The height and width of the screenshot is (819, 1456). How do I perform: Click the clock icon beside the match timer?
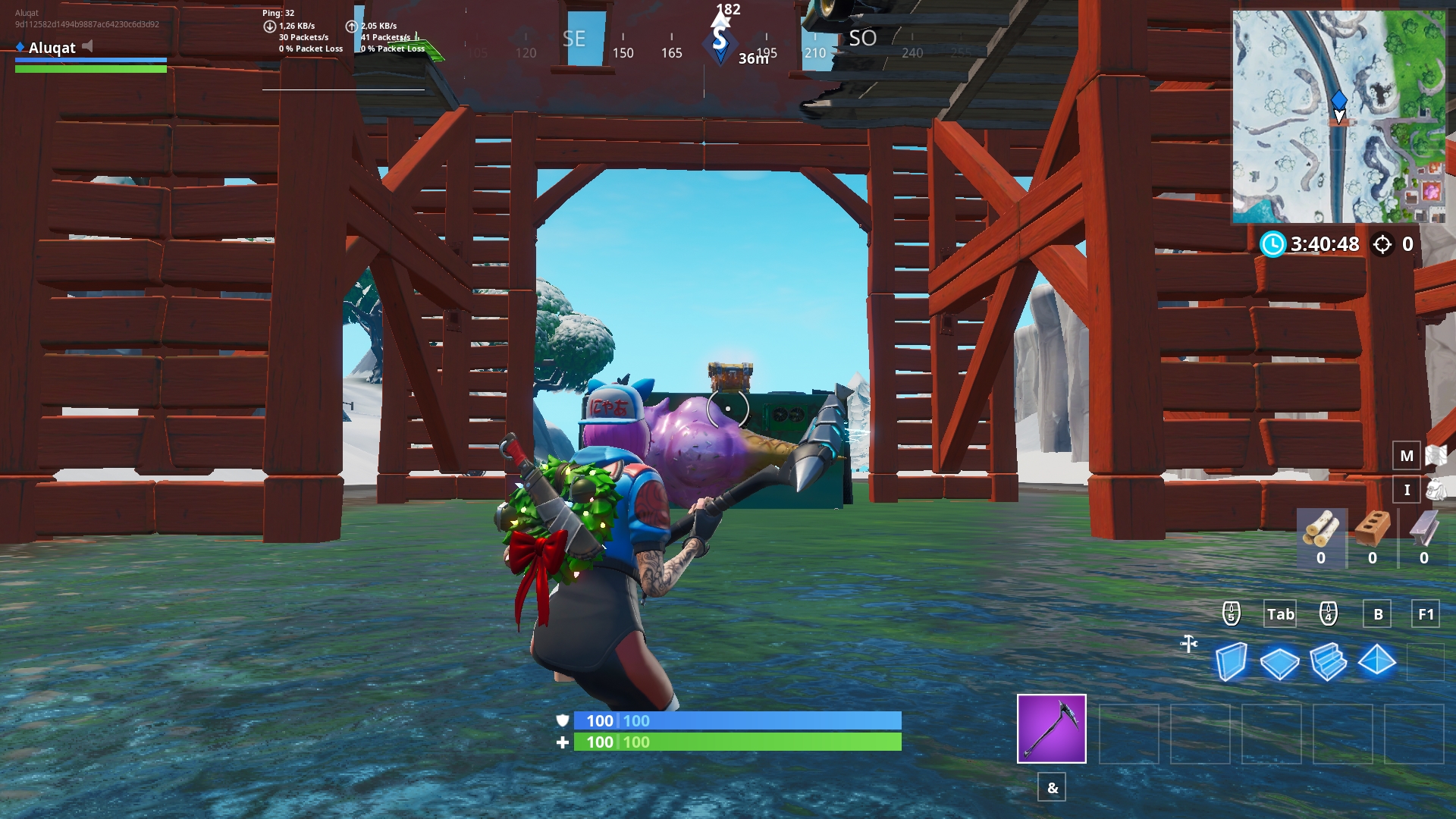coord(1272,244)
